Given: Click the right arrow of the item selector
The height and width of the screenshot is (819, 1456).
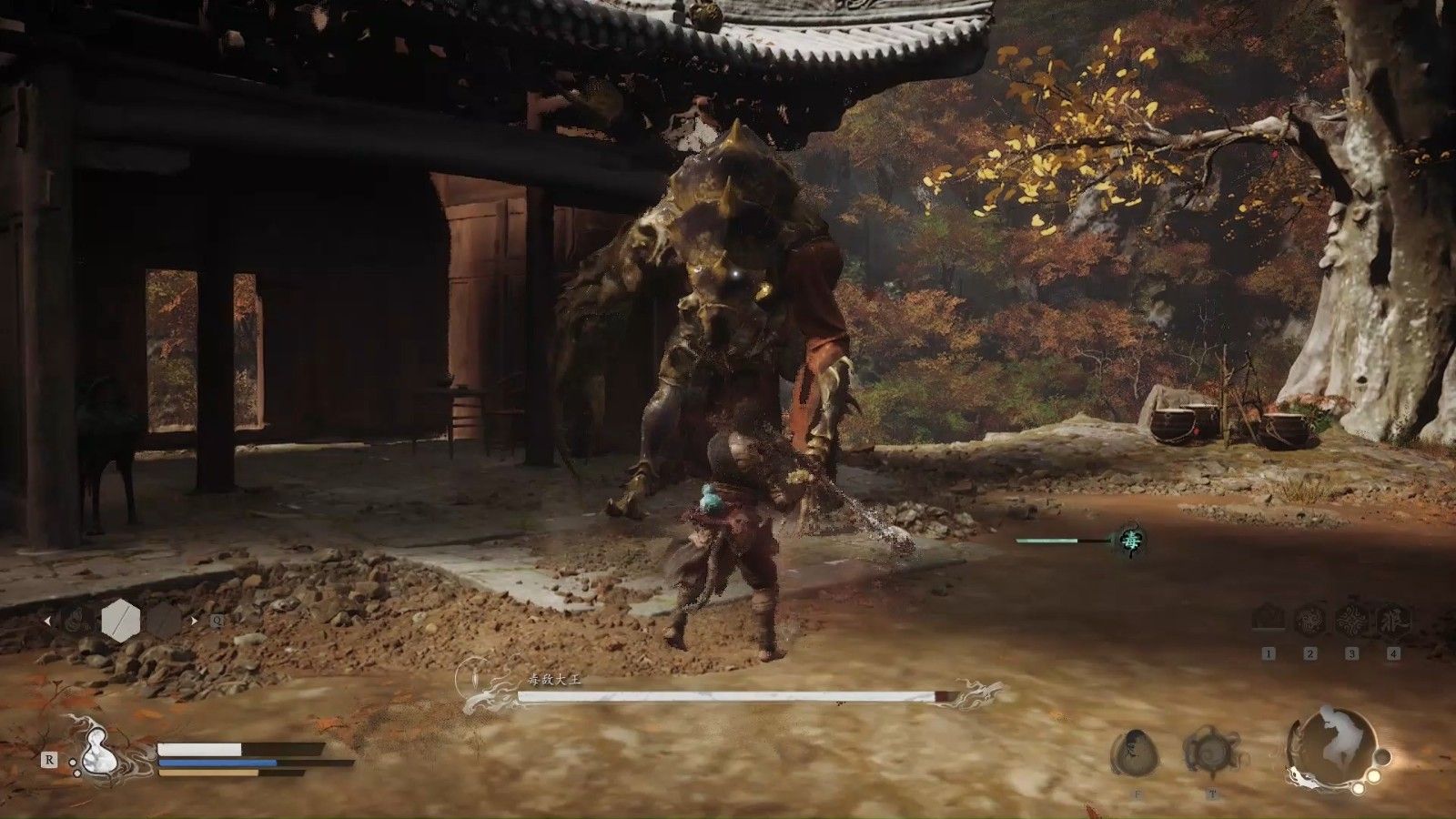Looking at the screenshot, I should click(x=193, y=622).
